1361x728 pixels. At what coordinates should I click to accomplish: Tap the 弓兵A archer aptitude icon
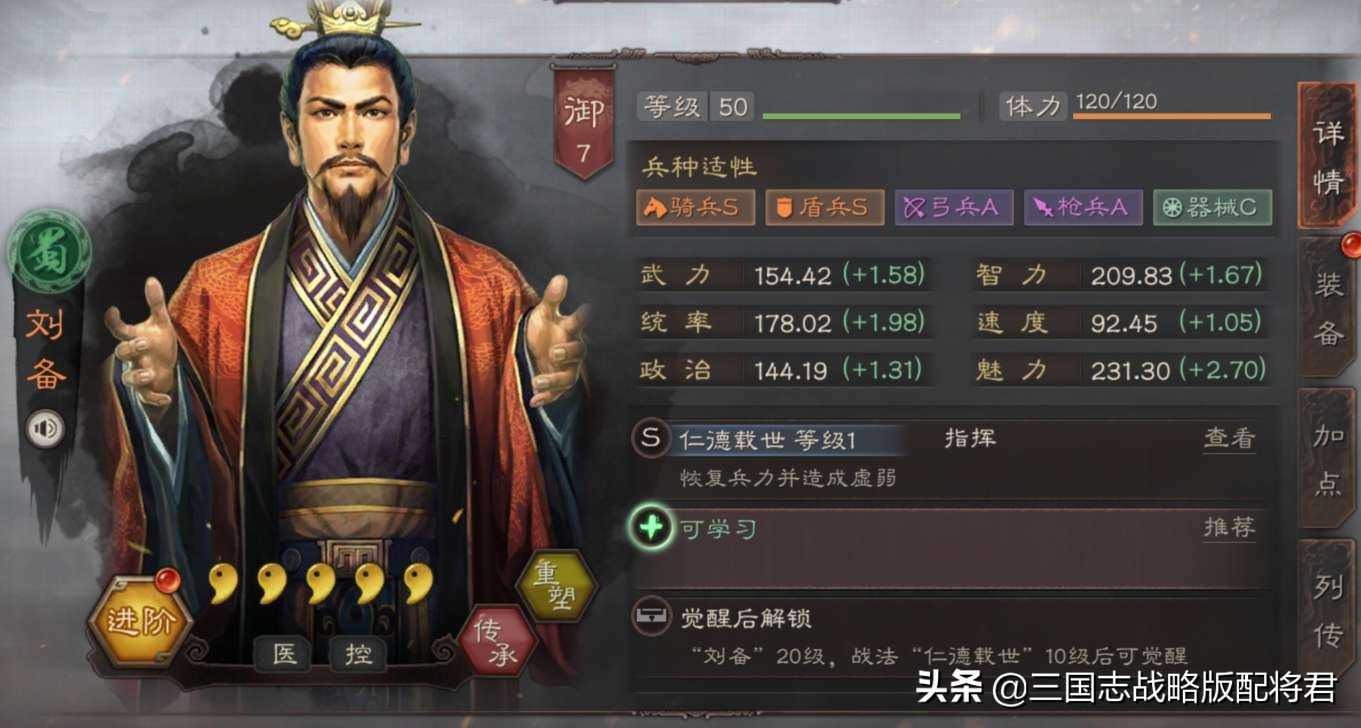point(952,207)
